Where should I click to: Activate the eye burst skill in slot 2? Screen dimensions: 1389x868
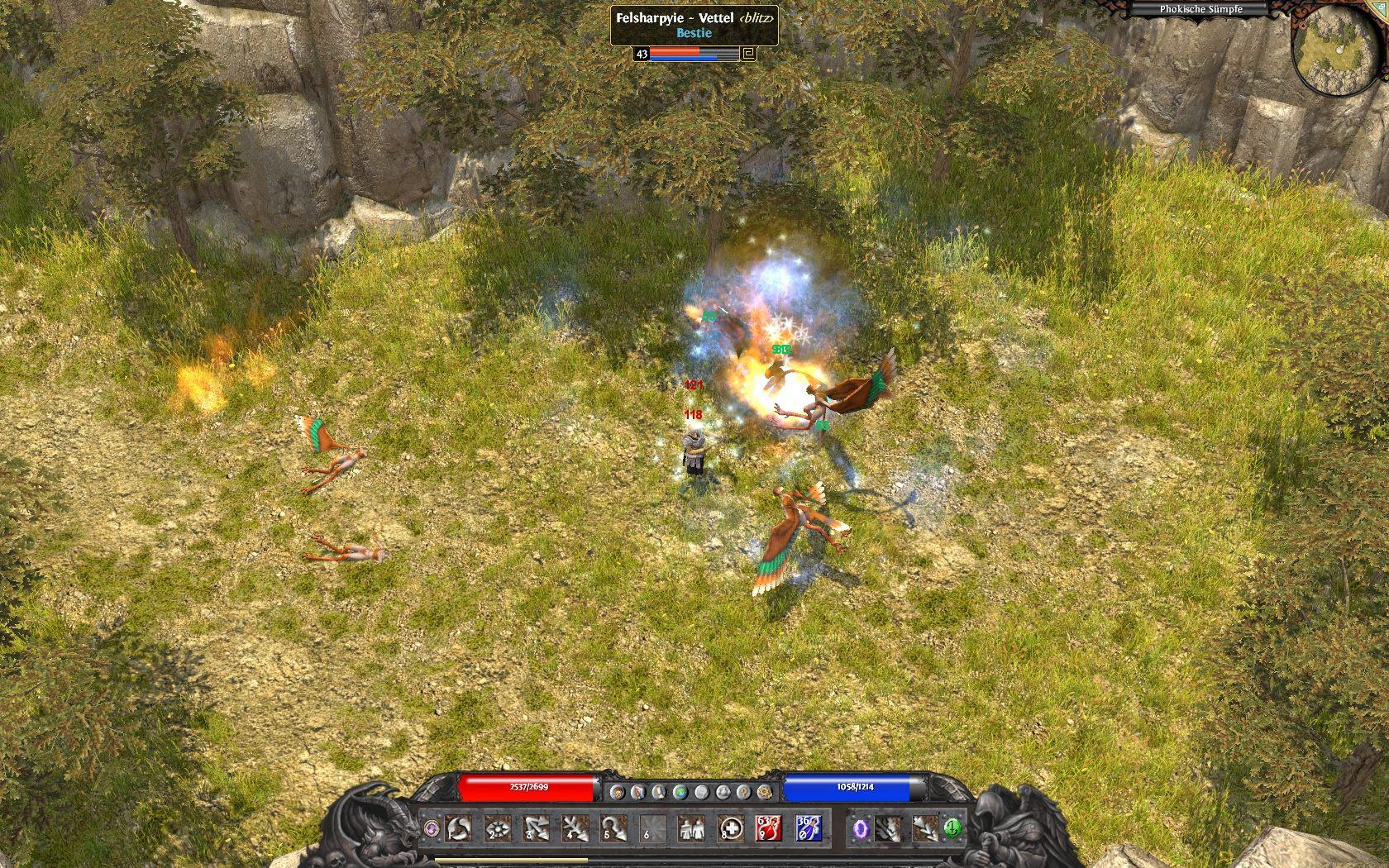click(497, 827)
